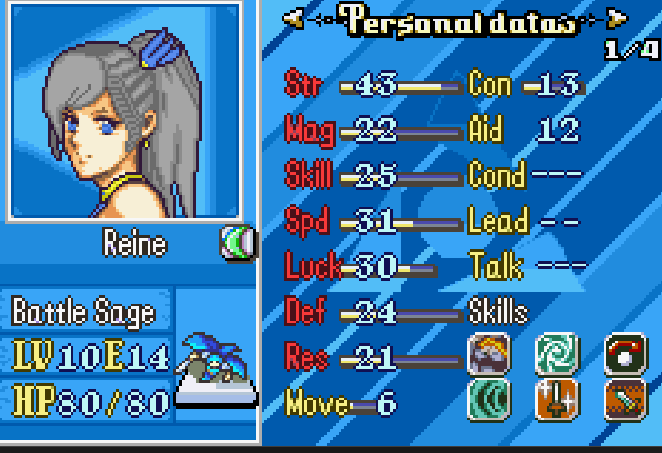Image resolution: width=662 pixels, height=453 pixels.
Task: Go to the previous stat page arrow
Action: point(294,18)
